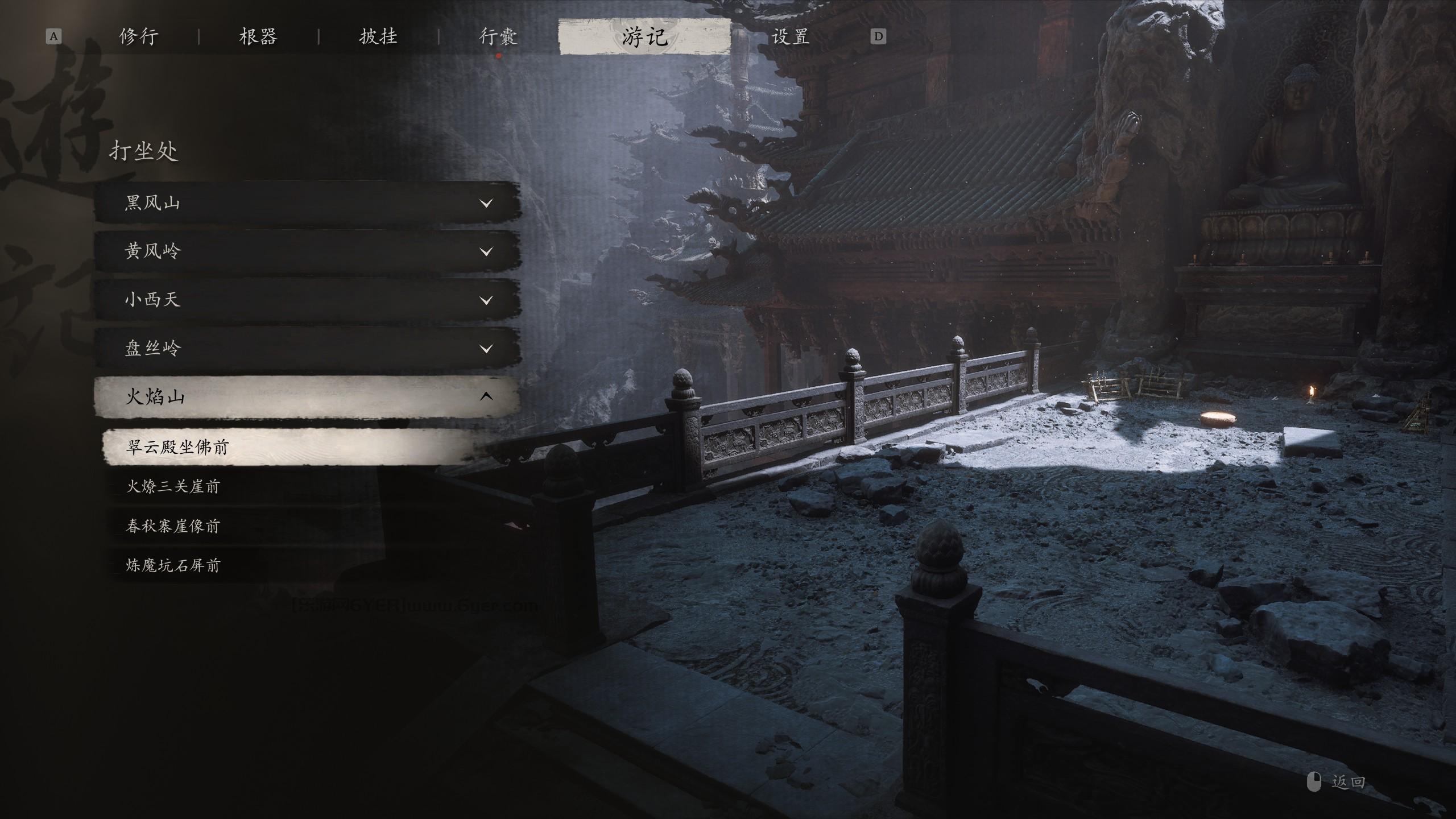Expand the 黑风山 region list
The height and width of the screenshot is (819, 1456).
307,202
